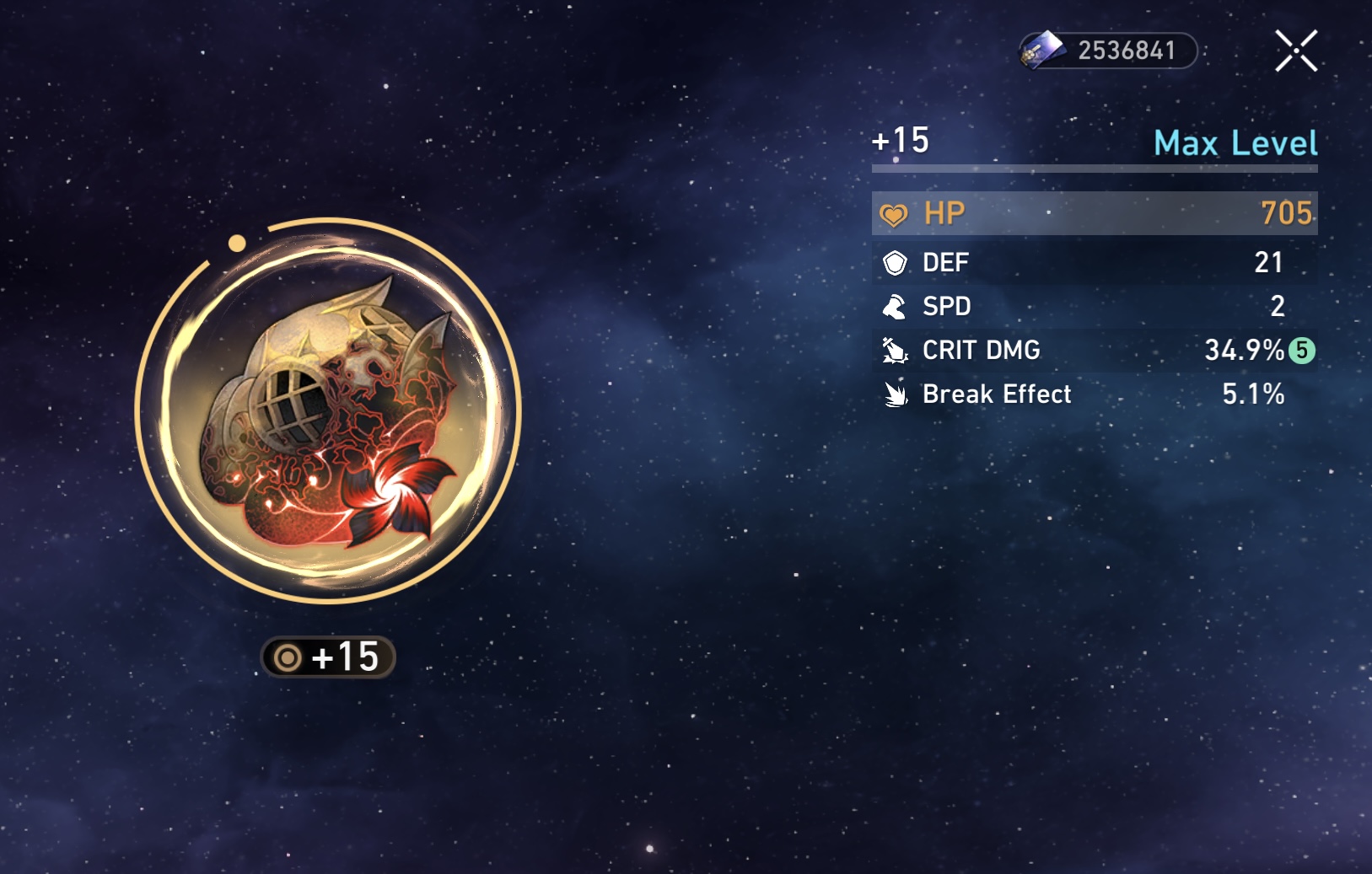Select the Max Level label
This screenshot has width=1372, height=874.
(x=1234, y=144)
